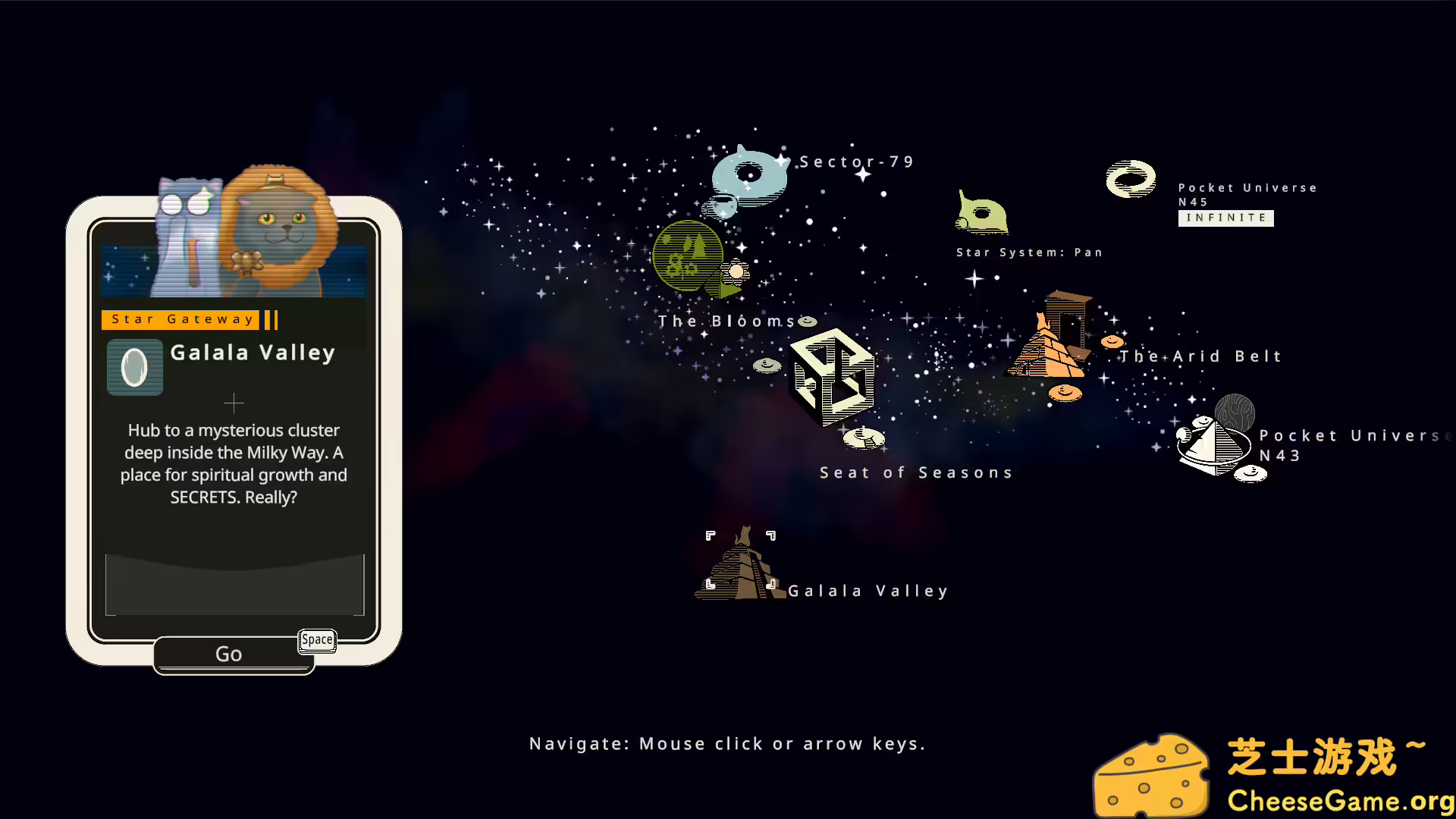Click the INFINITE badge under Pocket Universe N45
The width and height of the screenshot is (1456, 819).
point(1225,218)
